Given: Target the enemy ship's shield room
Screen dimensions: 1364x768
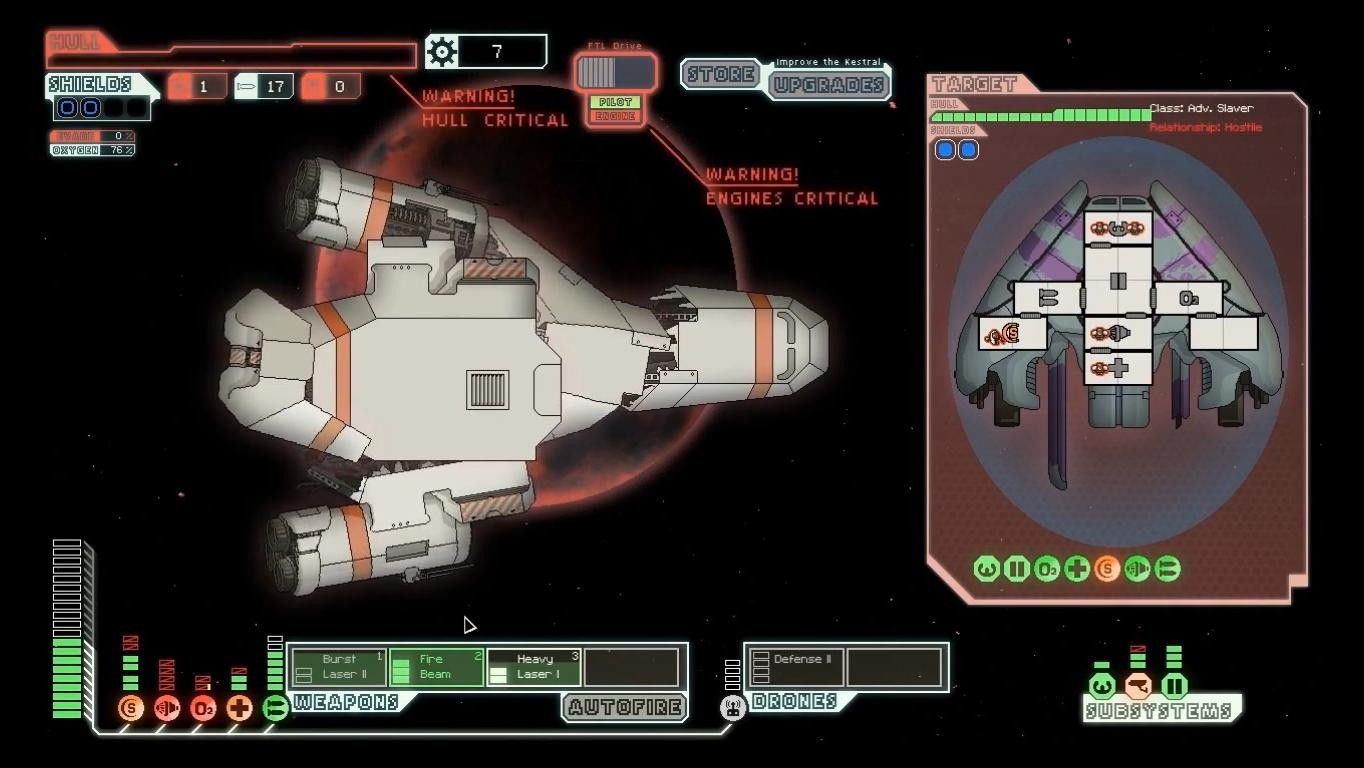Looking at the screenshot, I should point(1012,333).
